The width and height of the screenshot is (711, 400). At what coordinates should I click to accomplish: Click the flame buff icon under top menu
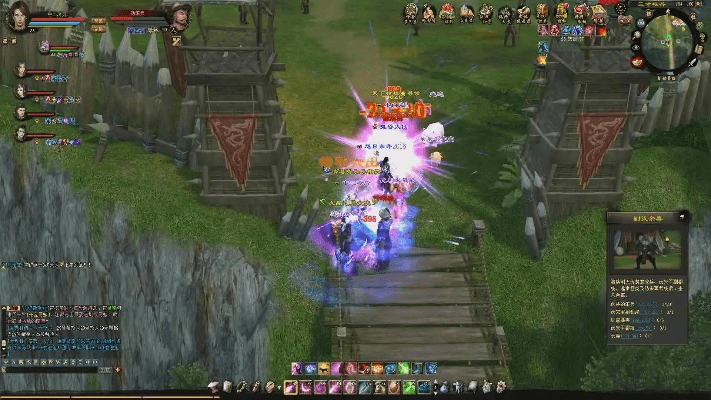click(543, 61)
